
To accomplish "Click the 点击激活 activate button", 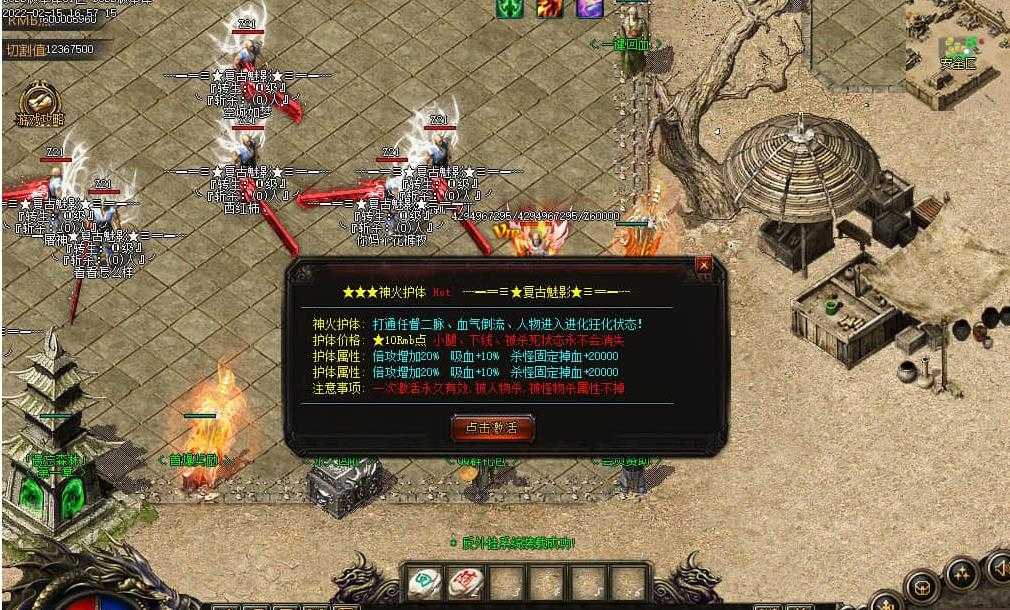I will (x=493, y=427).
